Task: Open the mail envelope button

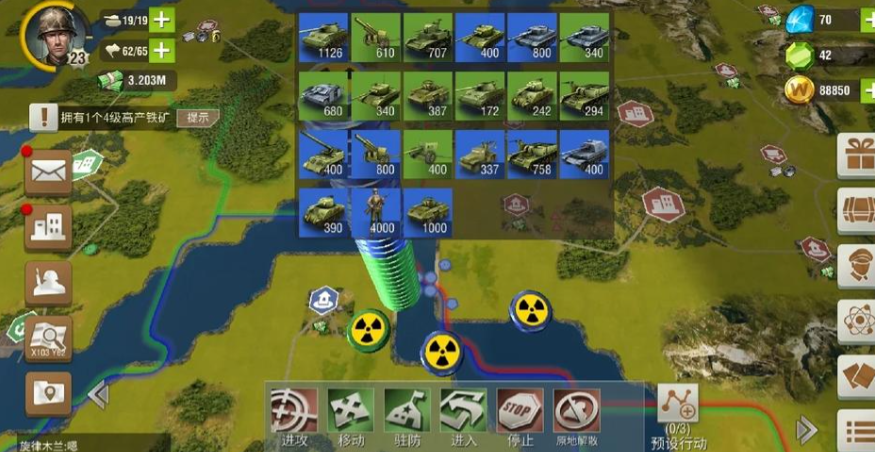Action: [x=48, y=172]
